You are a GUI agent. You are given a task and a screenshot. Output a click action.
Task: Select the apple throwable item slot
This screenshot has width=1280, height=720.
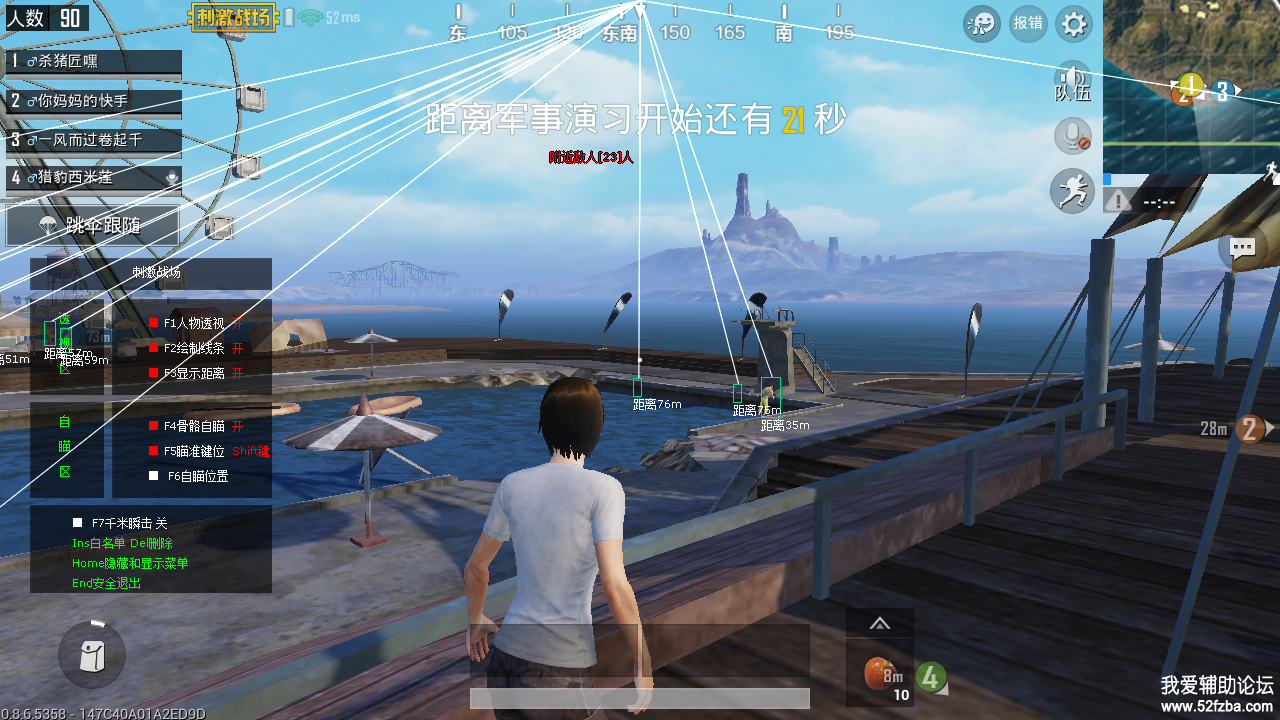tap(880, 672)
